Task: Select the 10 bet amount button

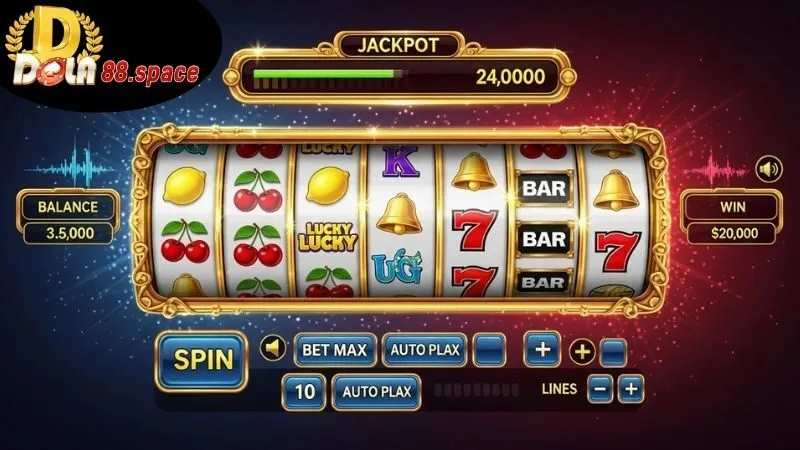Action: tap(303, 391)
